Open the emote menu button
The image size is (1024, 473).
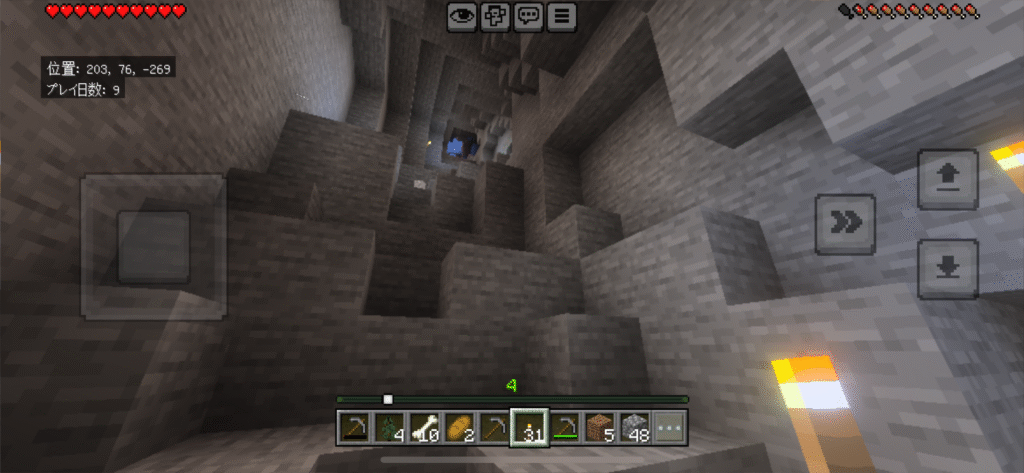[x=495, y=17]
